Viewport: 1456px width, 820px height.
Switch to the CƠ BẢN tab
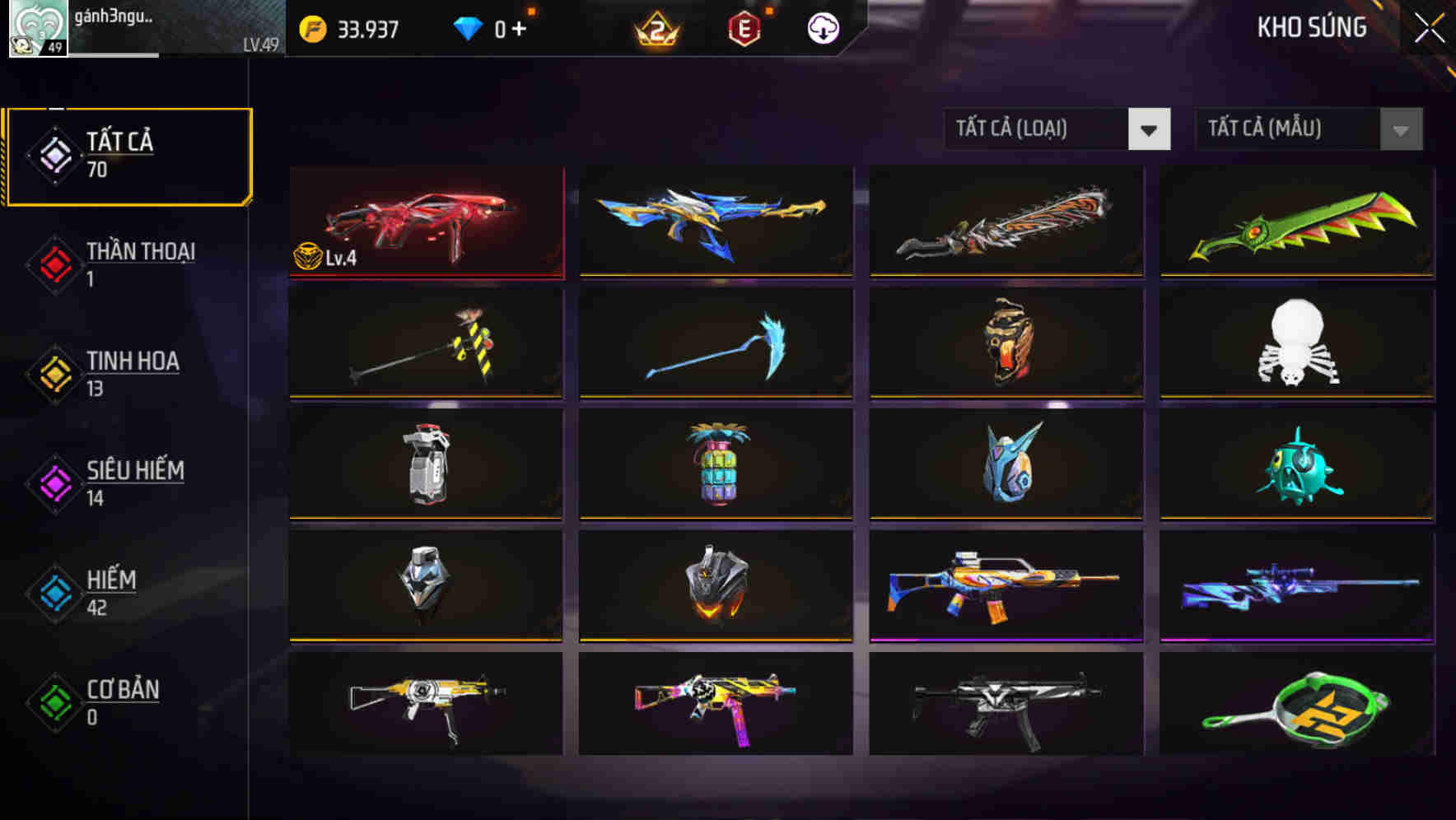122,701
